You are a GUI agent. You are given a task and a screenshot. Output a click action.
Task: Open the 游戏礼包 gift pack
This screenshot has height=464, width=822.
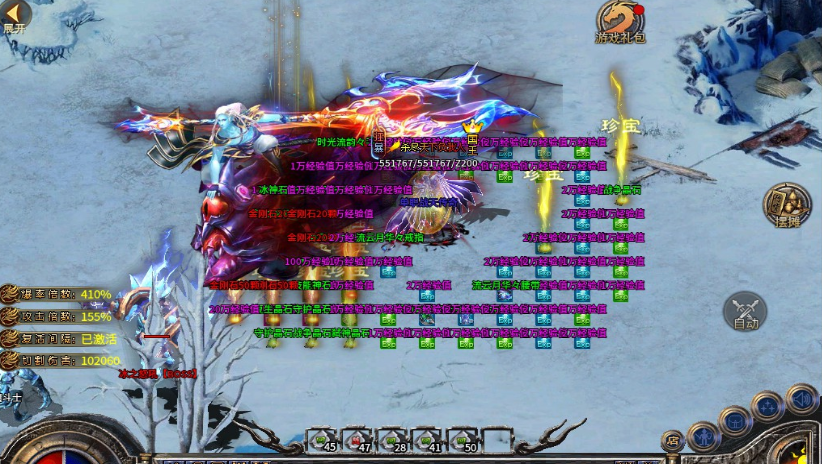click(x=619, y=22)
